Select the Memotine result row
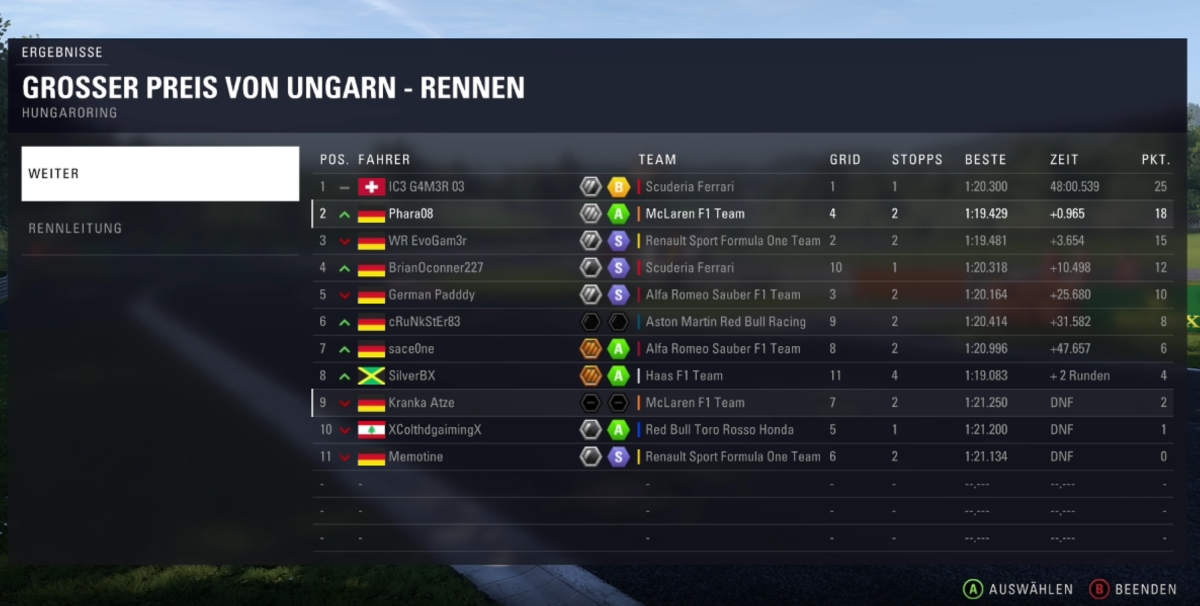Viewport: 1200px width, 606px height. [415, 457]
